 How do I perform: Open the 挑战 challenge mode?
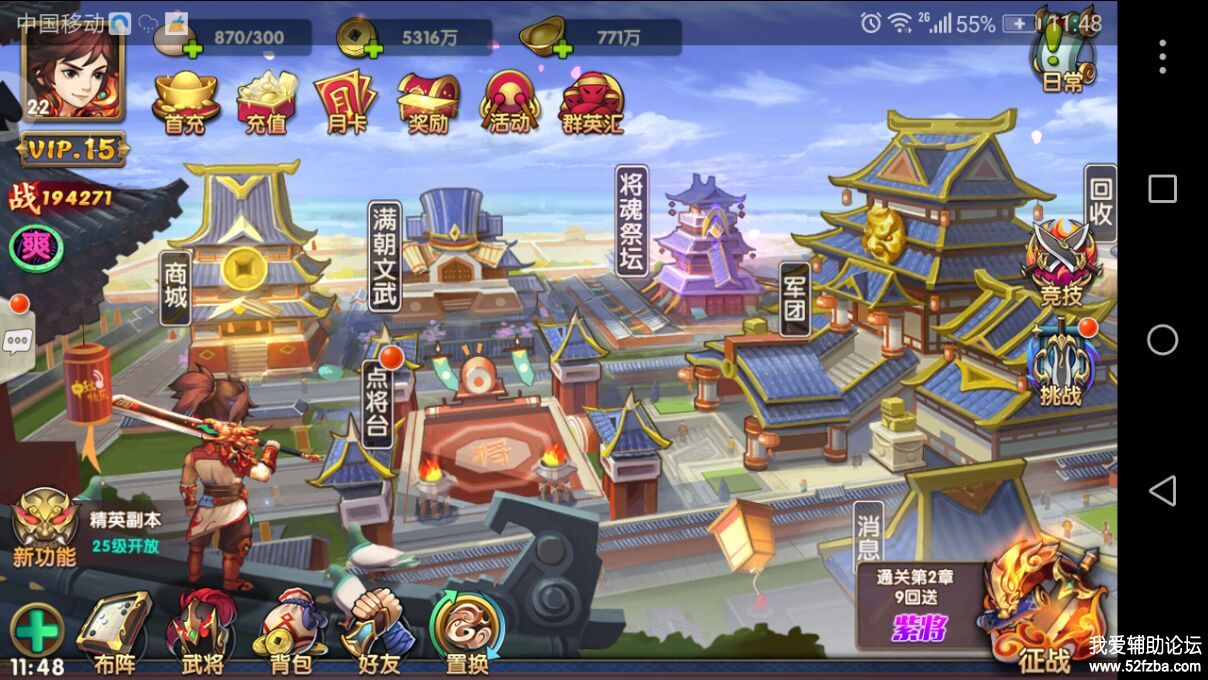[x=1060, y=362]
